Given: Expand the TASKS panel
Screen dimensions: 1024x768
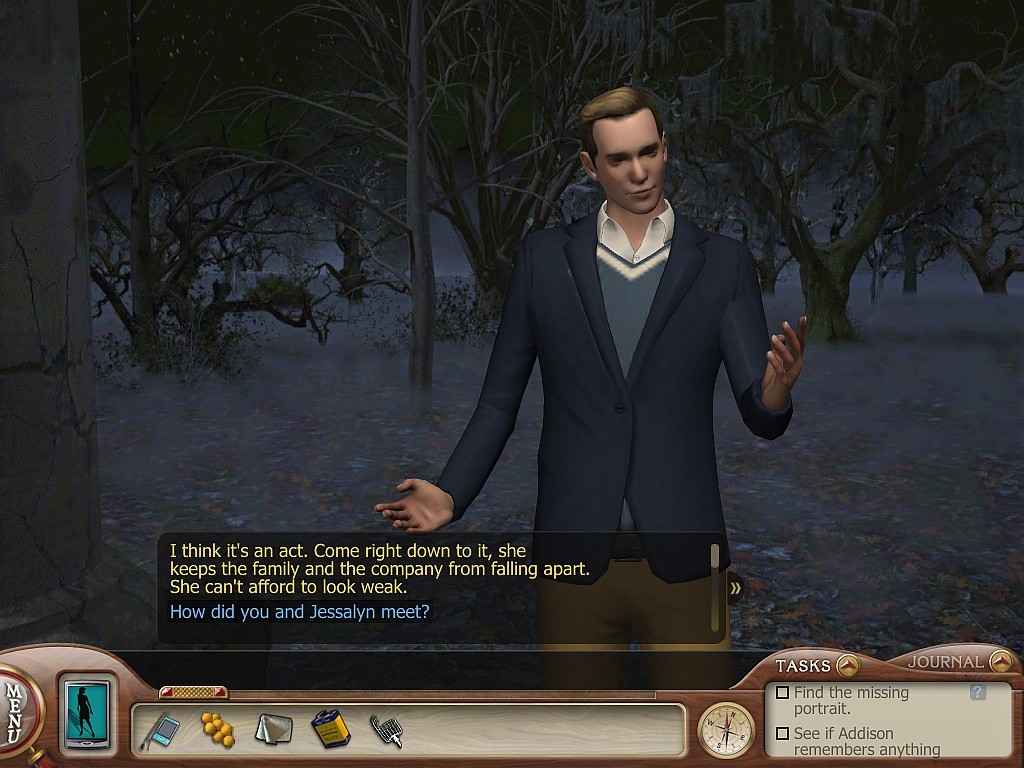Looking at the screenshot, I should point(847,664).
